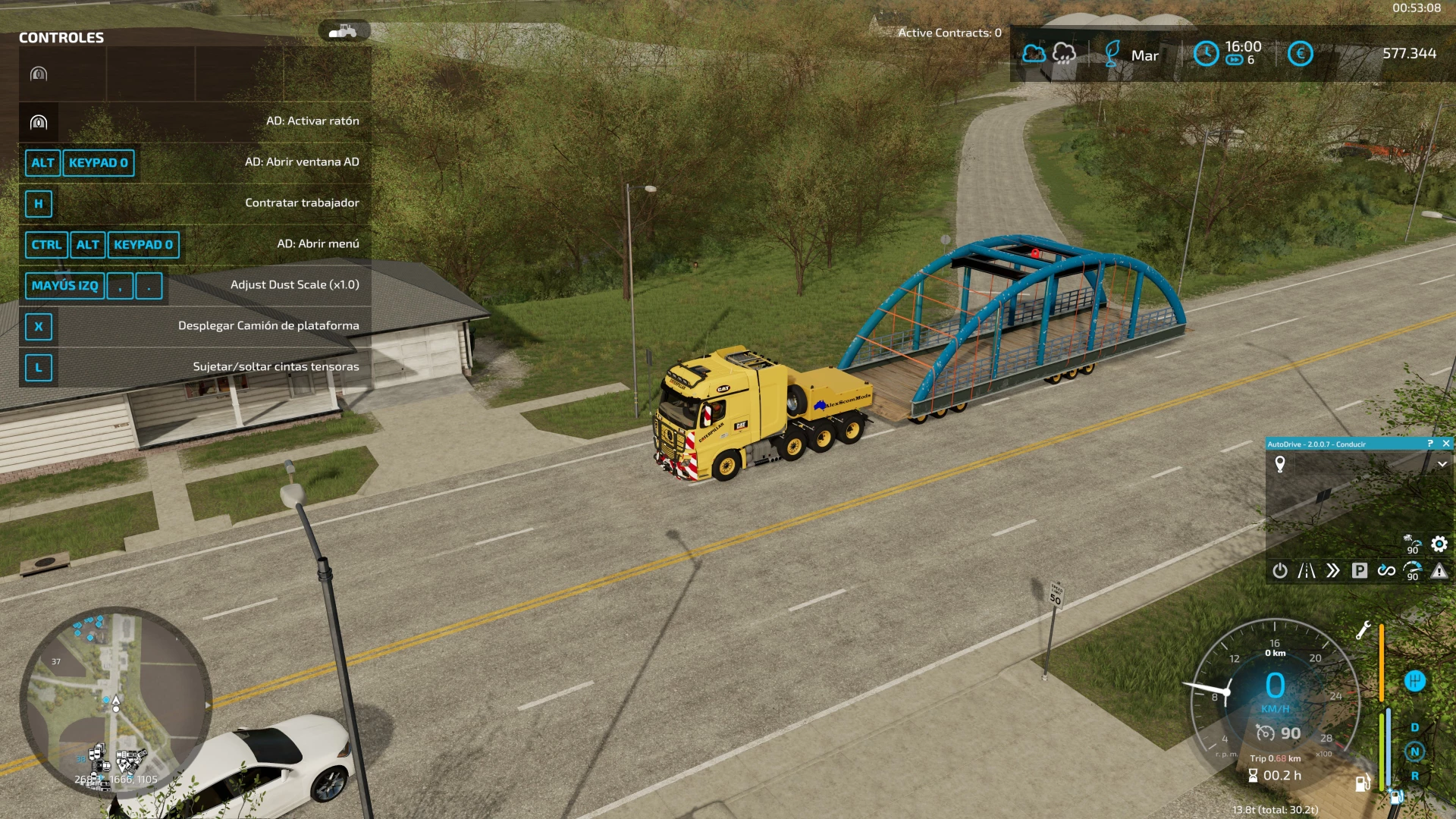Select the parking icon in AutoDrive panel

[1360, 572]
